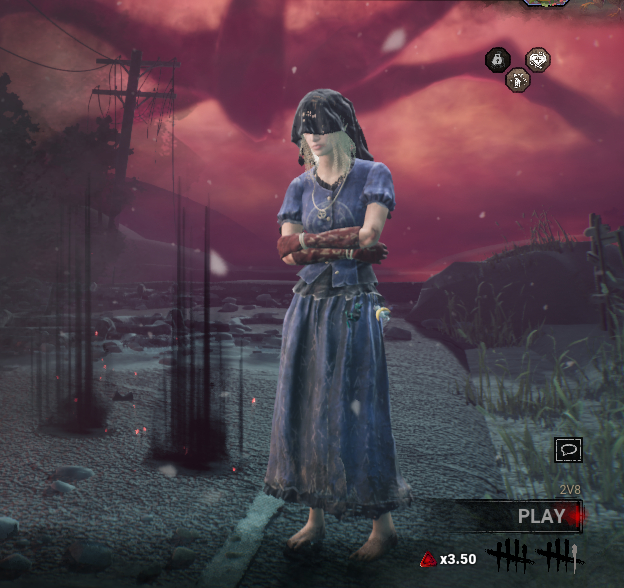The height and width of the screenshot is (588, 624).
Task: Select the bottom octagonal perk icon
Action: pos(517,80)
